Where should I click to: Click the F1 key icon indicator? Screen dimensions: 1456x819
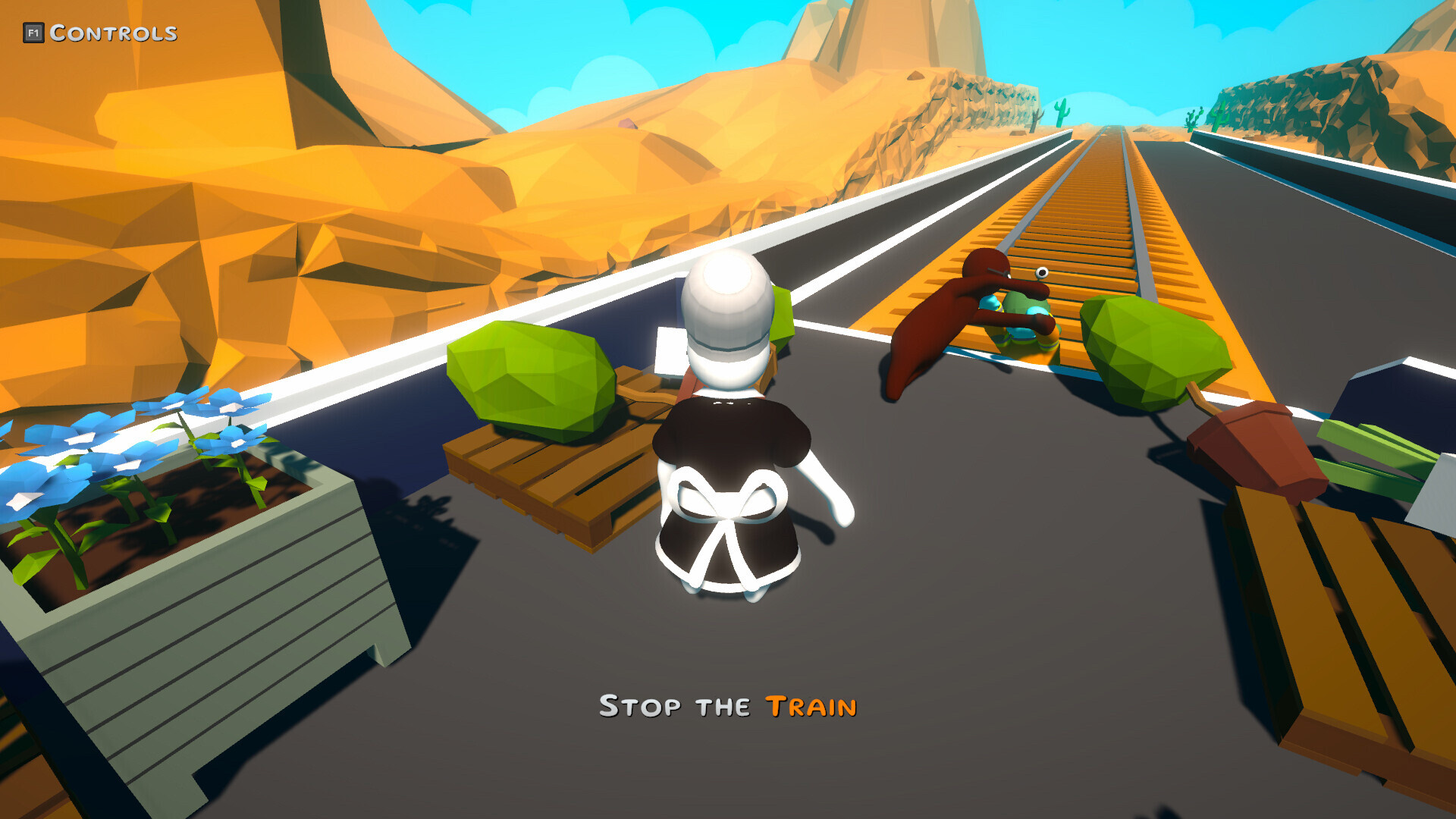click(x=33, y=32)
